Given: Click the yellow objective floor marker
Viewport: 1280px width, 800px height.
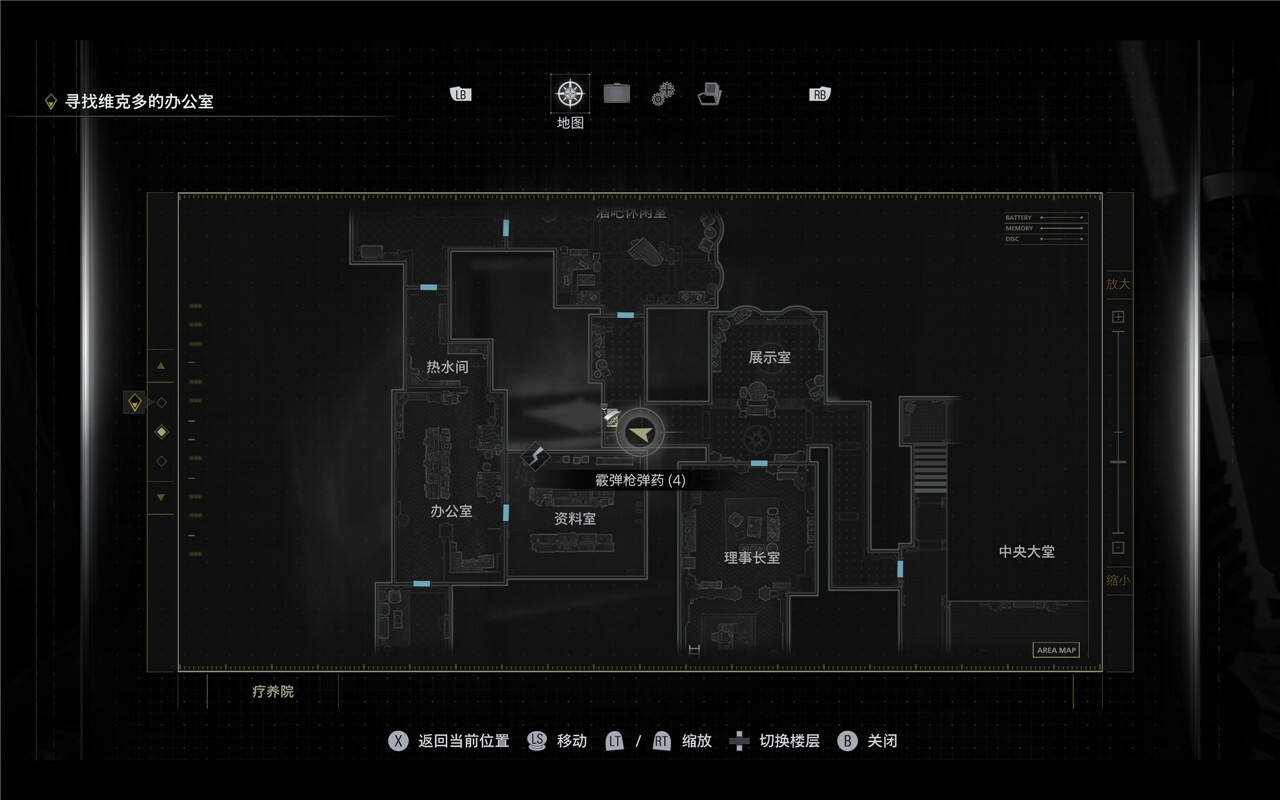Looking at the screenshot, I should point(135,402).
